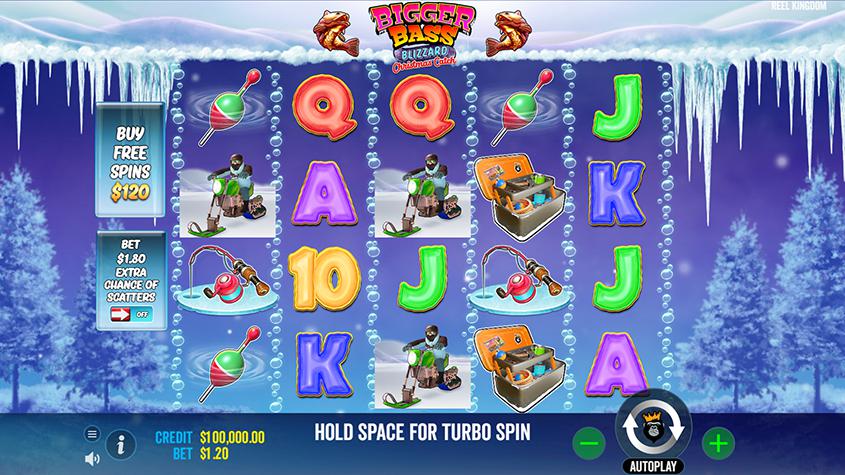
Task: Mute the sound with the speaker icon
Action: [x=92, y=455]
